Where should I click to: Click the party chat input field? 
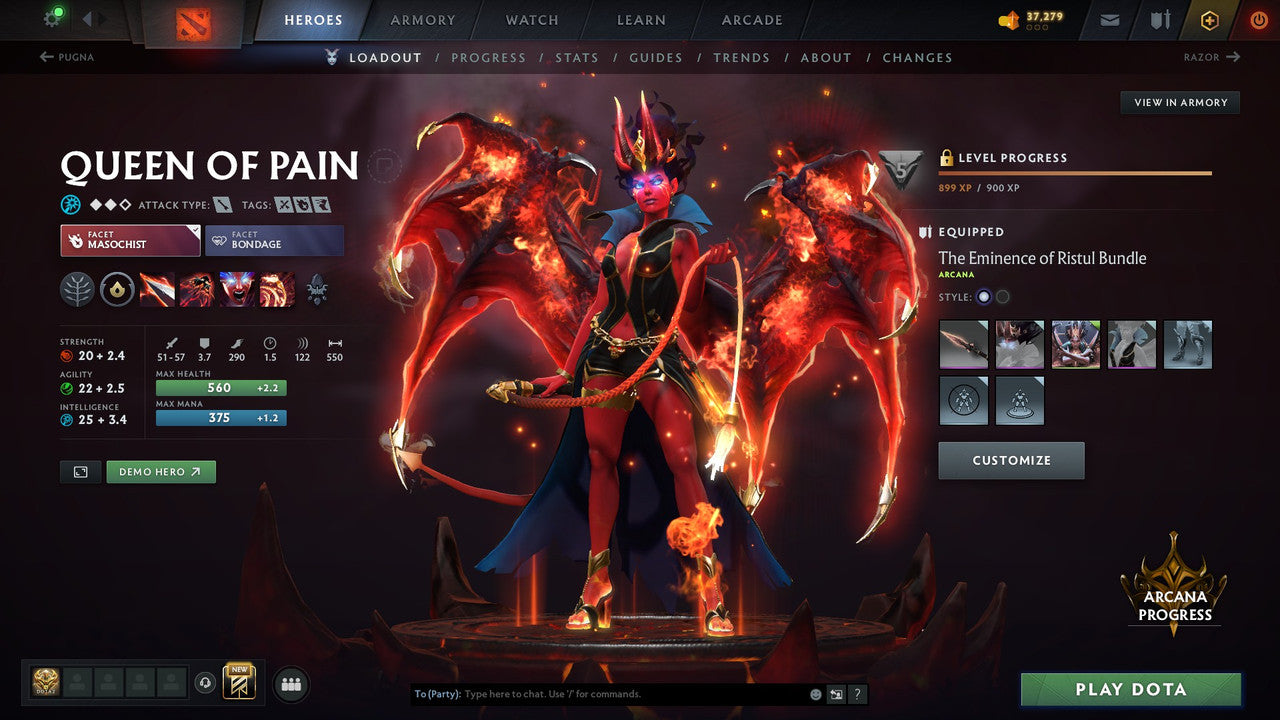(600, 693)
